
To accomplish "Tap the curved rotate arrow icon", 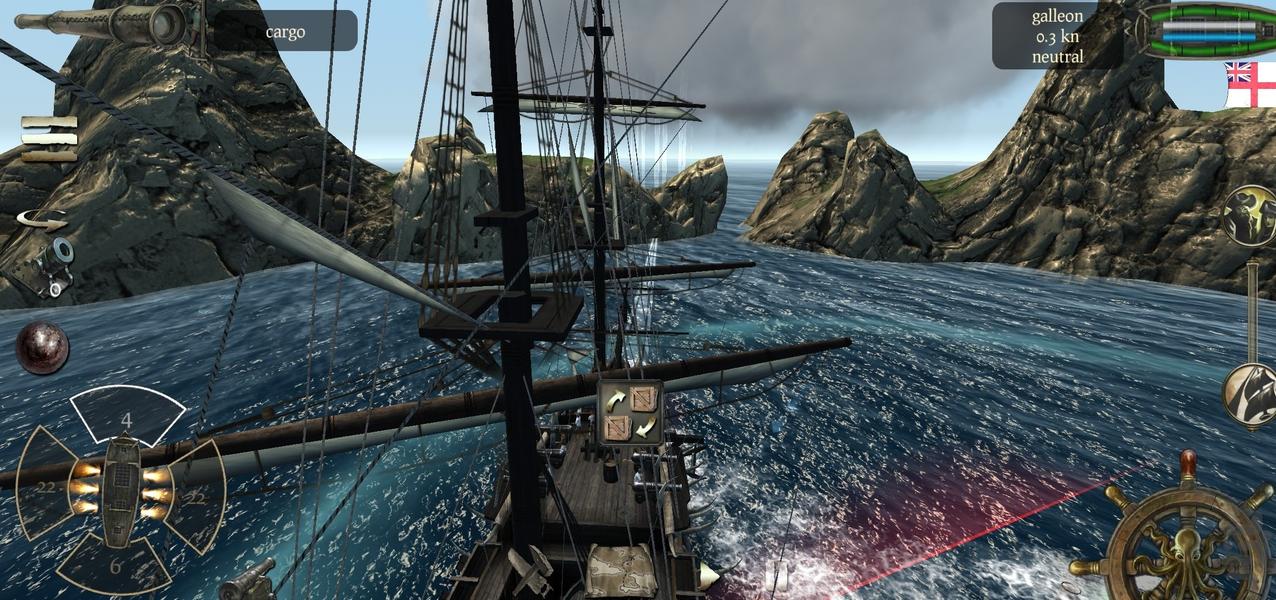I will (x=42, y=219).
